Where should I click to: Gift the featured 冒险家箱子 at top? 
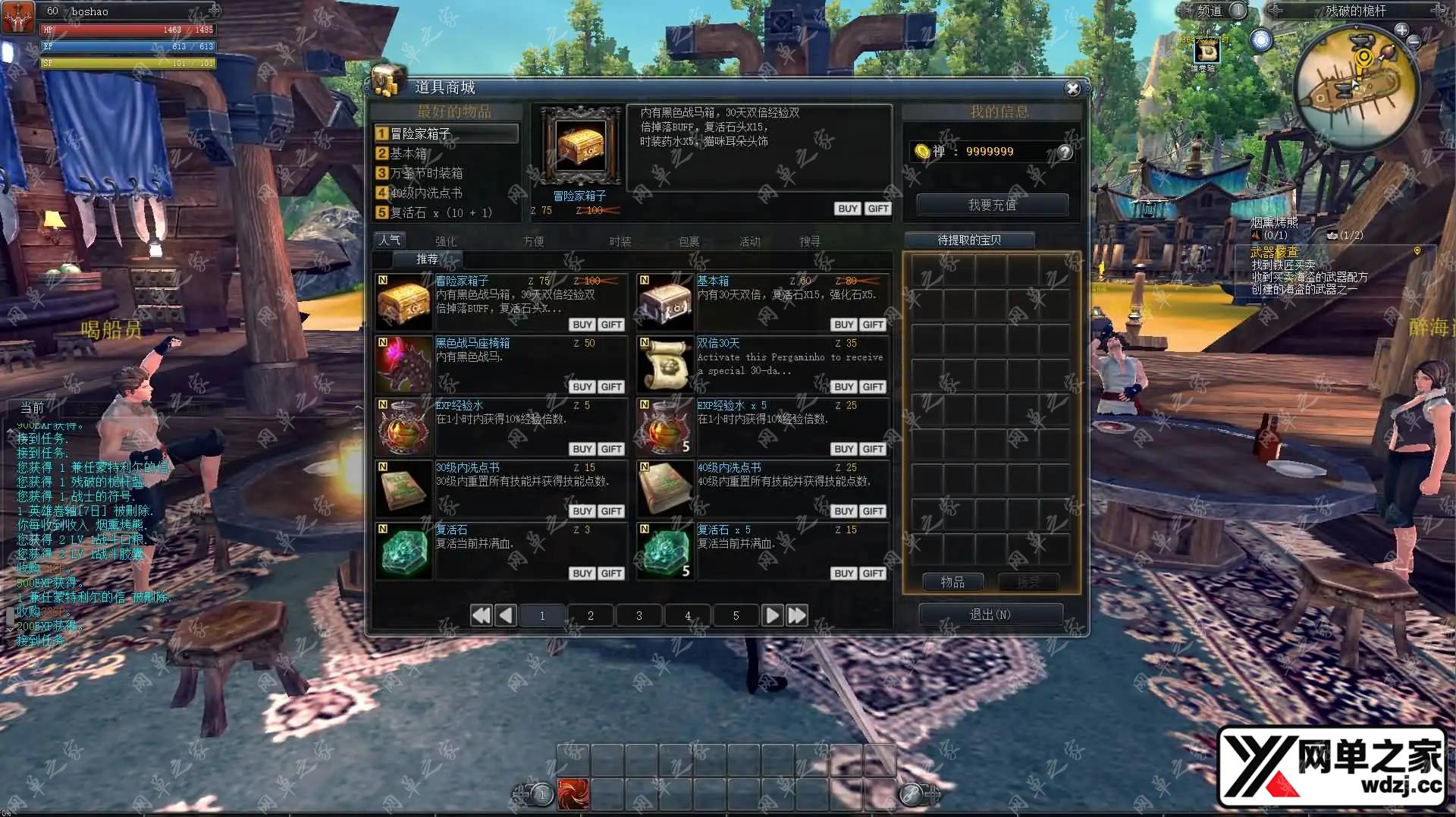click(x=877, y=209)
